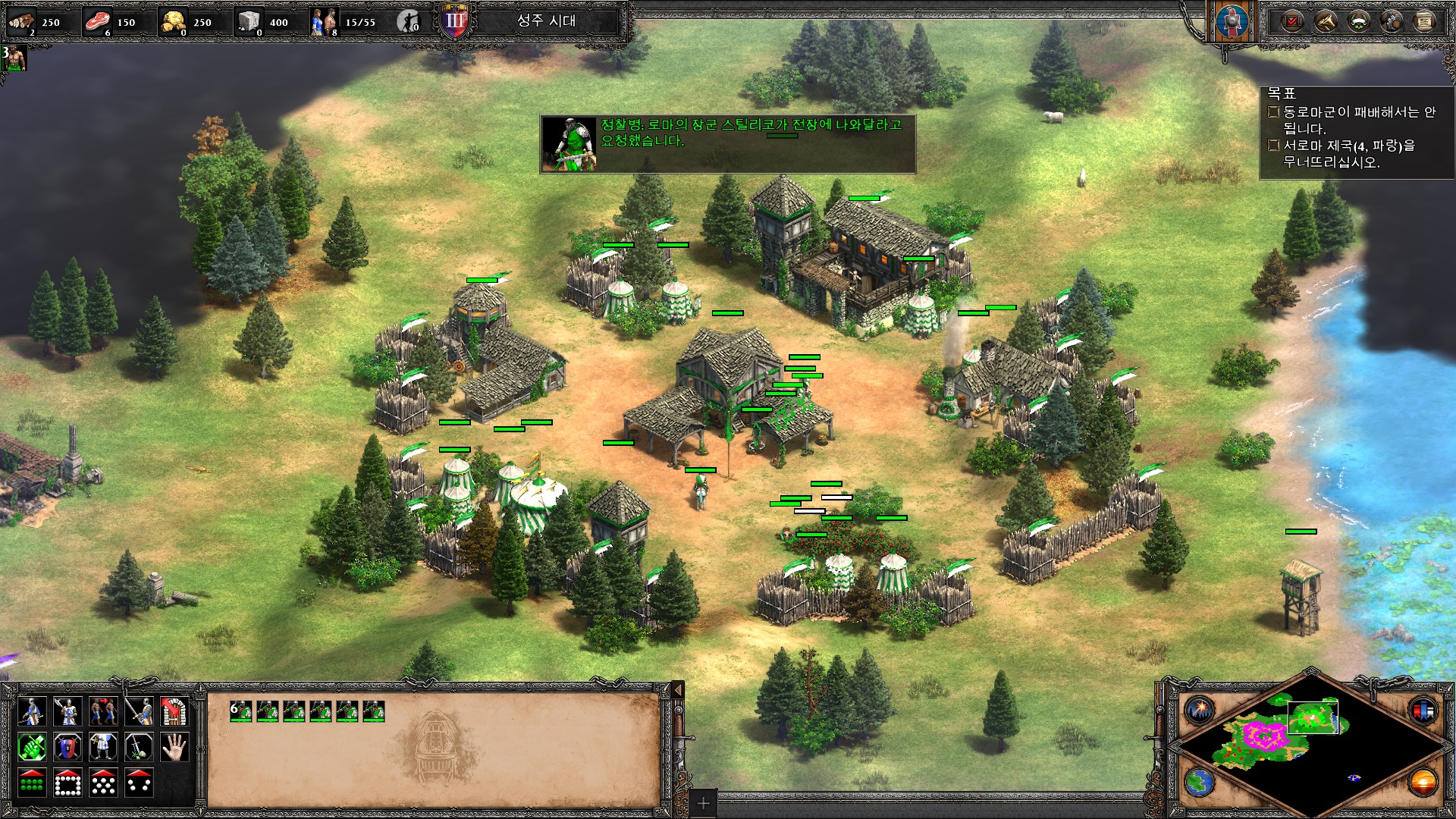Stop units with the open hand icon
The height and width of the screenshot is (819, 1456).
[x=174, y=748]
